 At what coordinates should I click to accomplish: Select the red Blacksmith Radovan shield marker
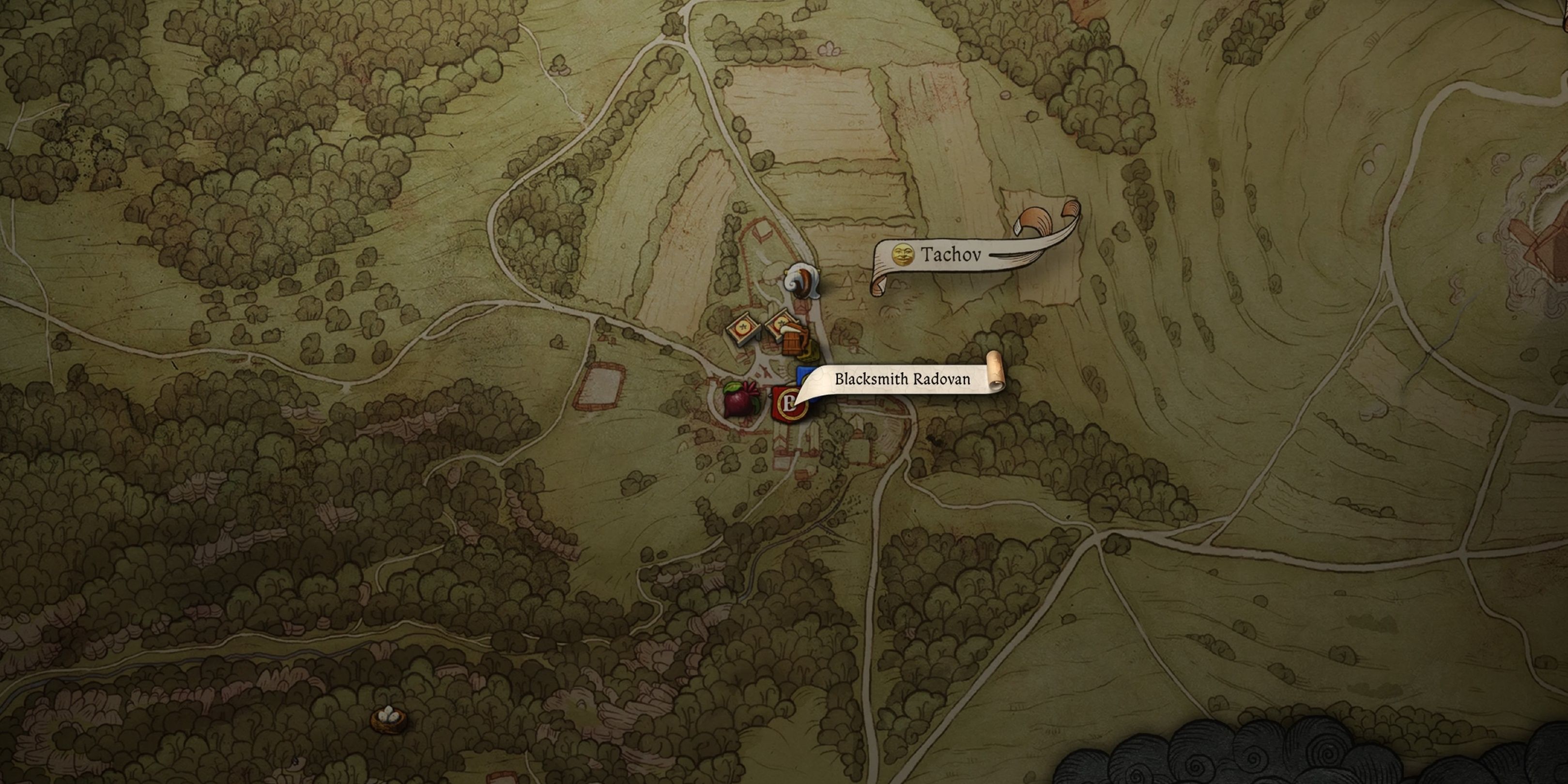coord(786,403)
